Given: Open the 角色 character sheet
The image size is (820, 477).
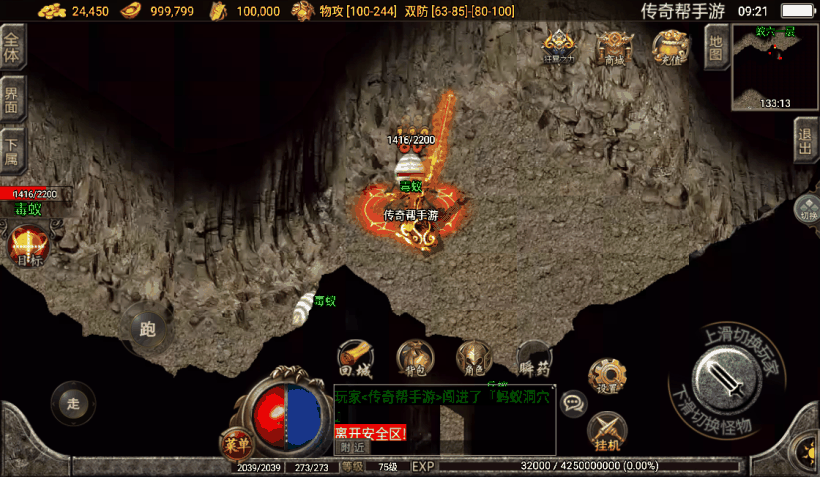Looking at the screenshot, I should click(x=473, y=357).
